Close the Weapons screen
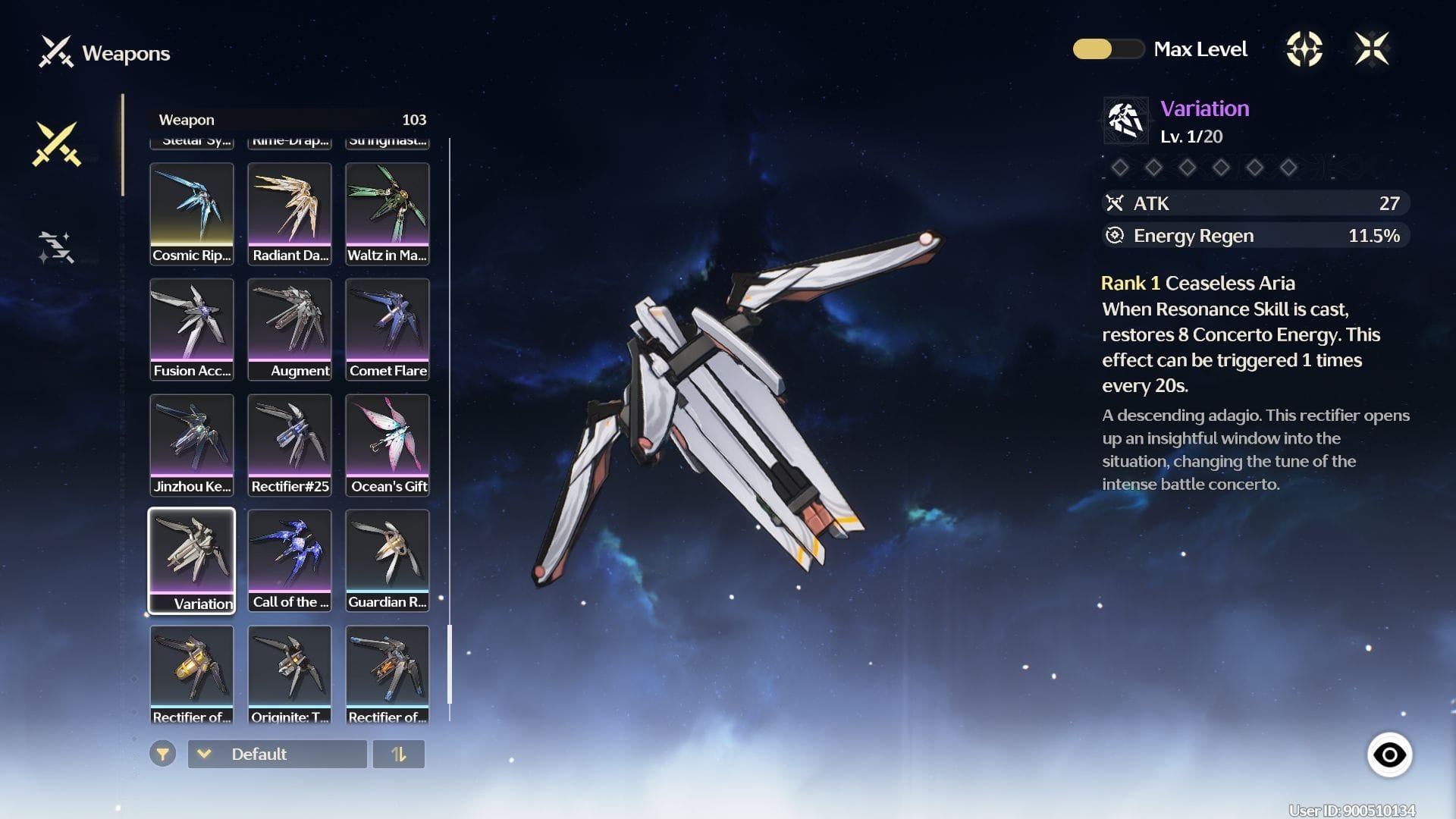Image resolution: width=1456 pixels, height=819 pixels. click(1371, 49)
